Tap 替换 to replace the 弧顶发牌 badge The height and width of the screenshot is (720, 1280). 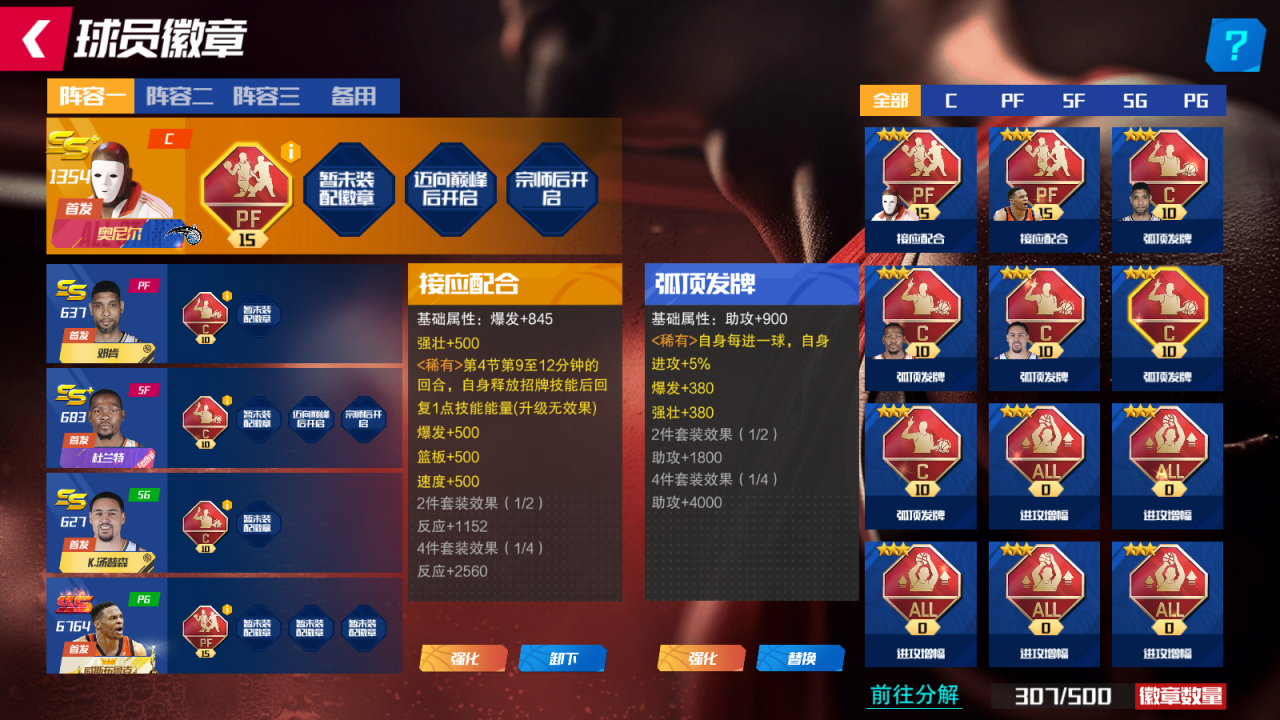[801, 658]
